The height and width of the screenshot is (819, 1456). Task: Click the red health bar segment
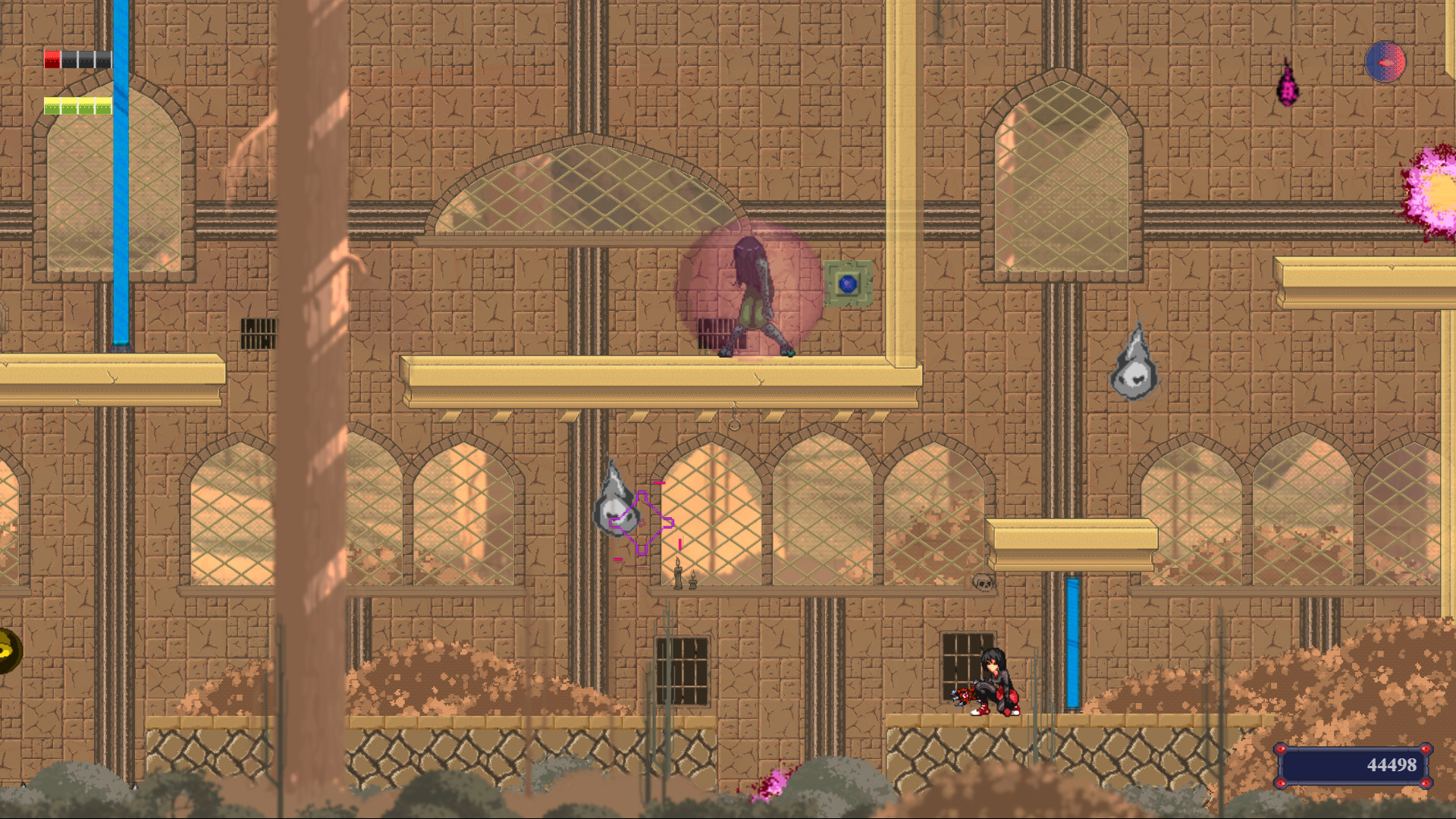pyautogui.click(x=52, y=58)
